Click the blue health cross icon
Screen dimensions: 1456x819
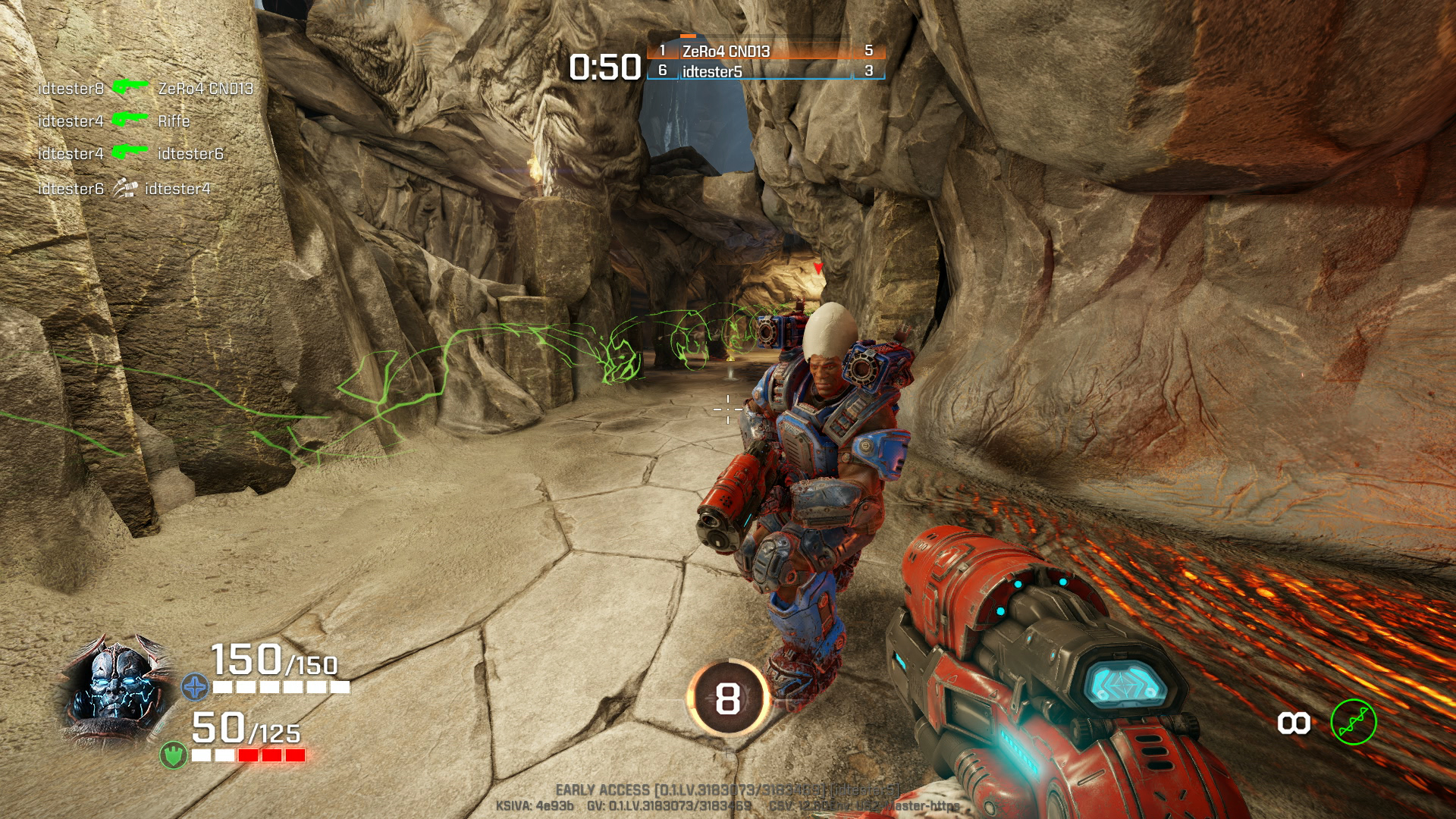click(195, 687)
